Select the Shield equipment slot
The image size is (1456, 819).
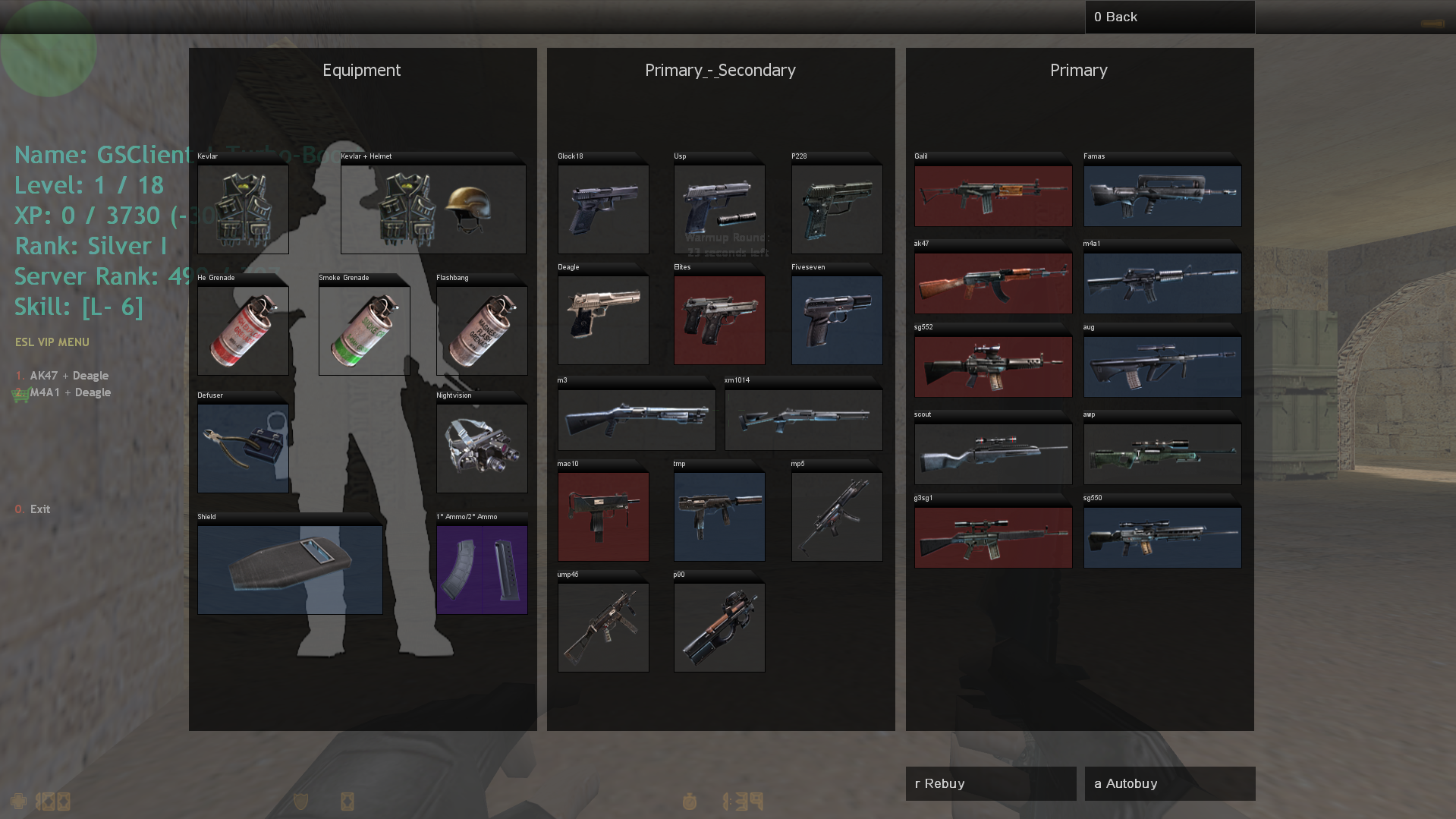pyautogui.click(x=290, y=569)
